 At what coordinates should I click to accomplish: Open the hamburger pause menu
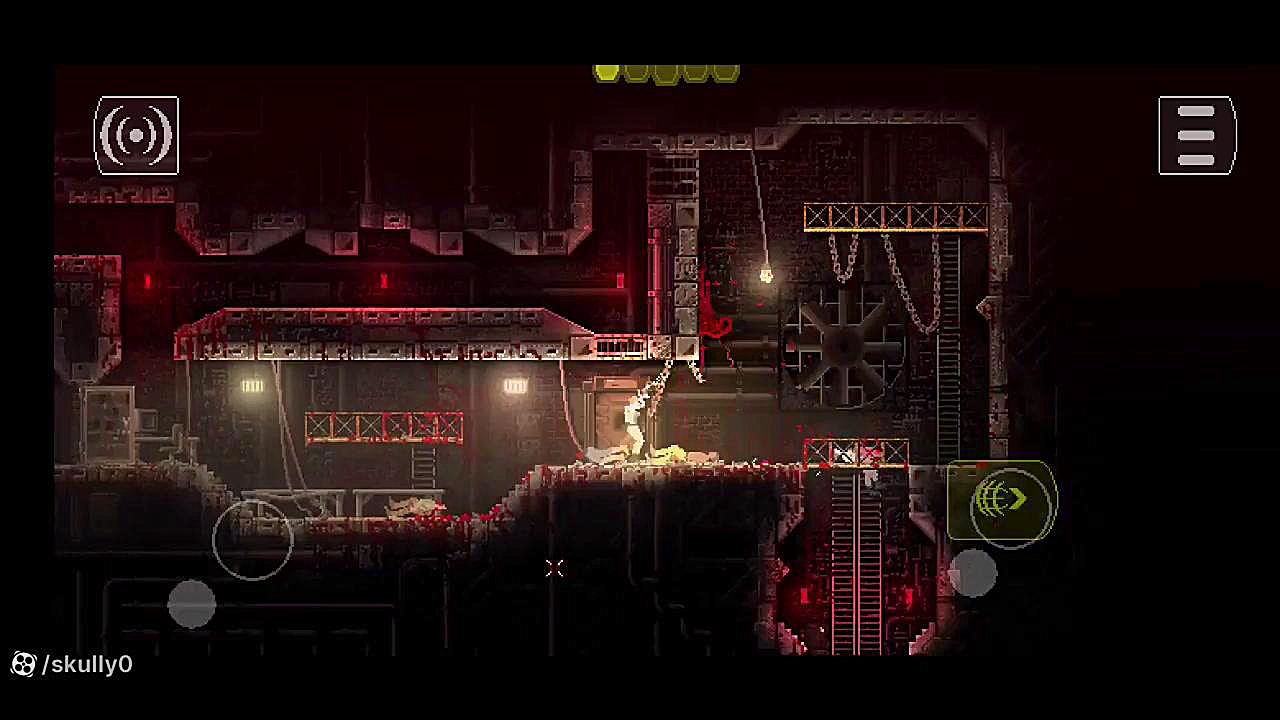pyautogui.click(x=1197, y=135)
